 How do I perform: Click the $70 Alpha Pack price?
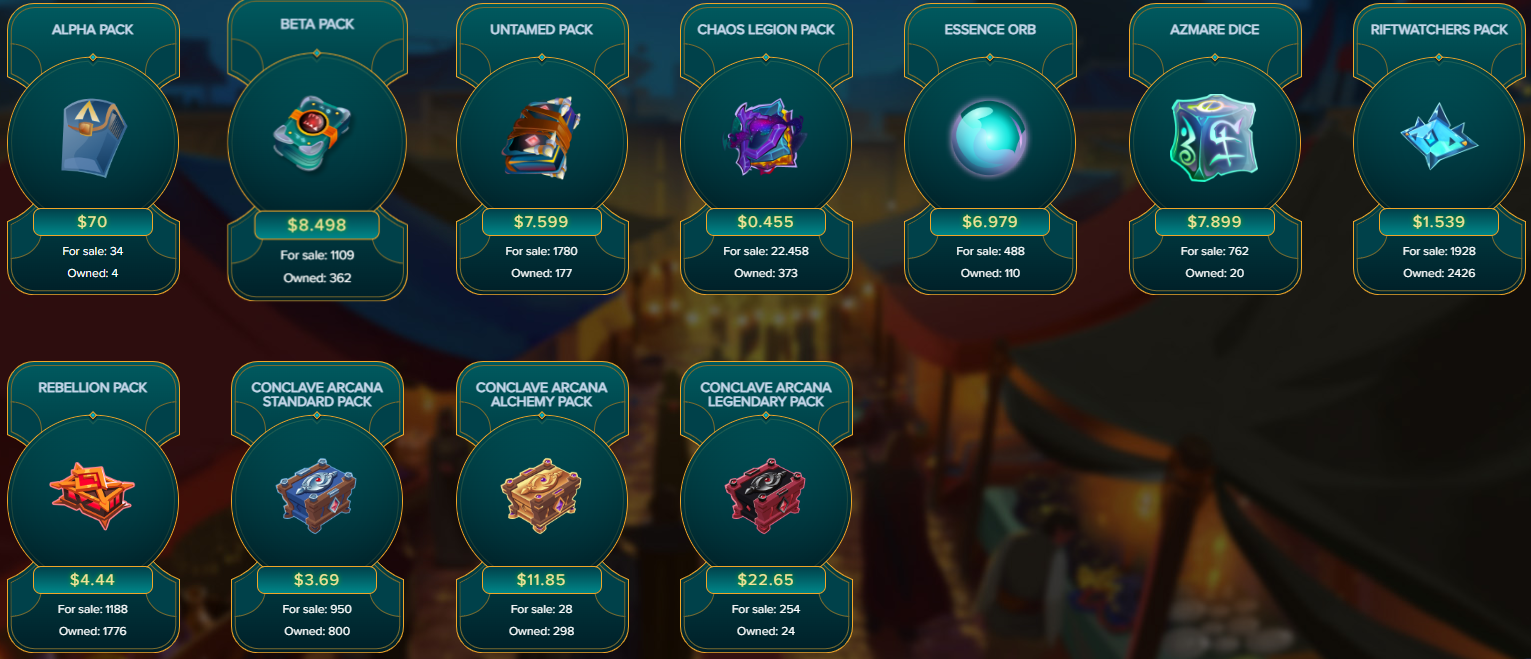point(93,222)
